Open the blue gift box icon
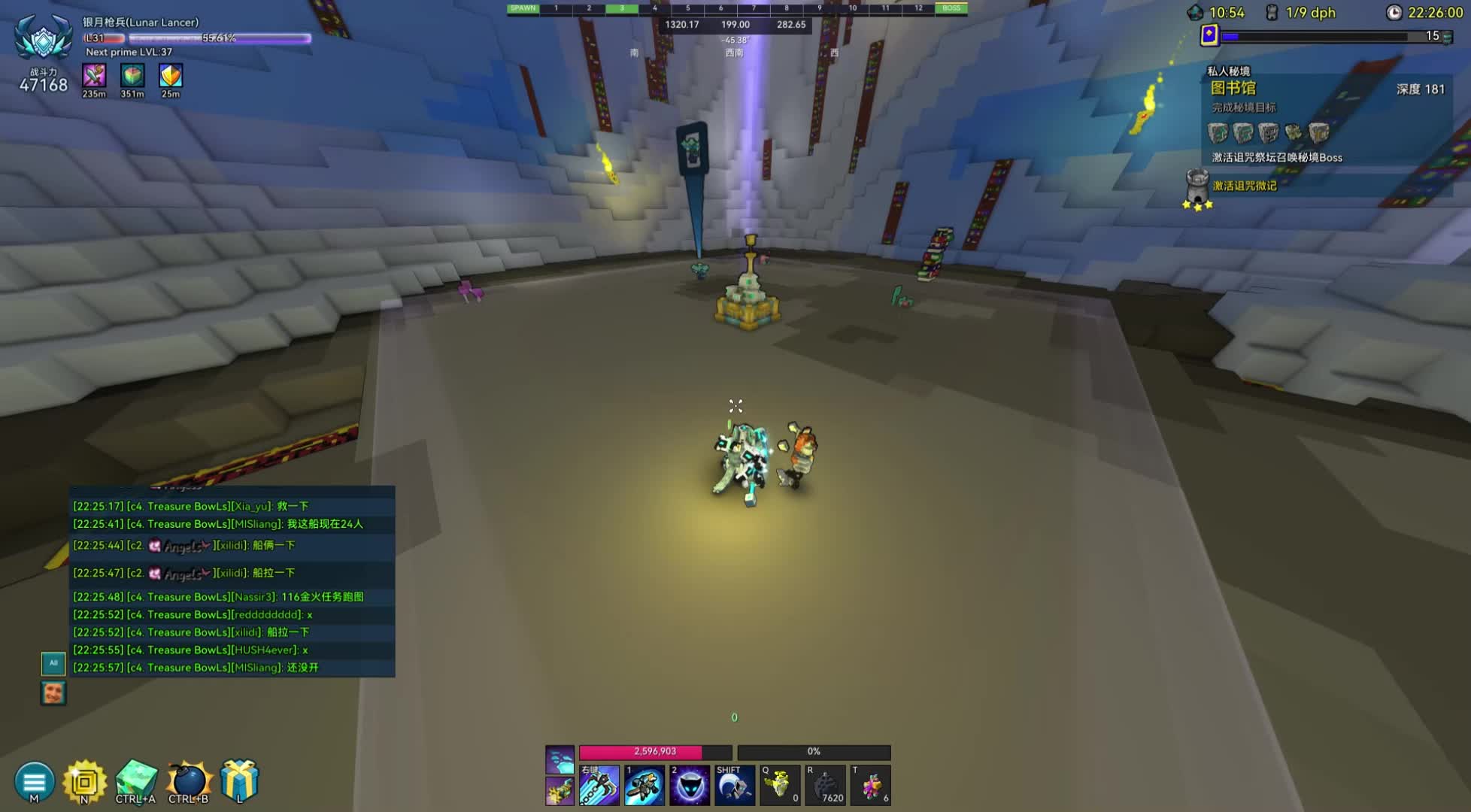Viewport: 1471px width, 812px height. (239, 780)
